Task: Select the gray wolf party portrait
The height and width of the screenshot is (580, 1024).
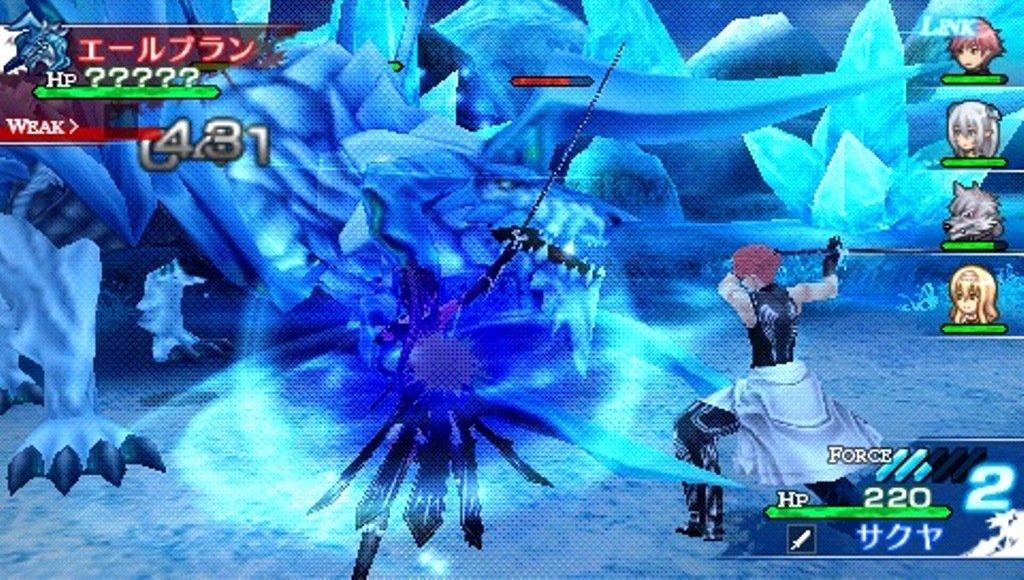Action: pyautogui.click(x=973, y=214)
